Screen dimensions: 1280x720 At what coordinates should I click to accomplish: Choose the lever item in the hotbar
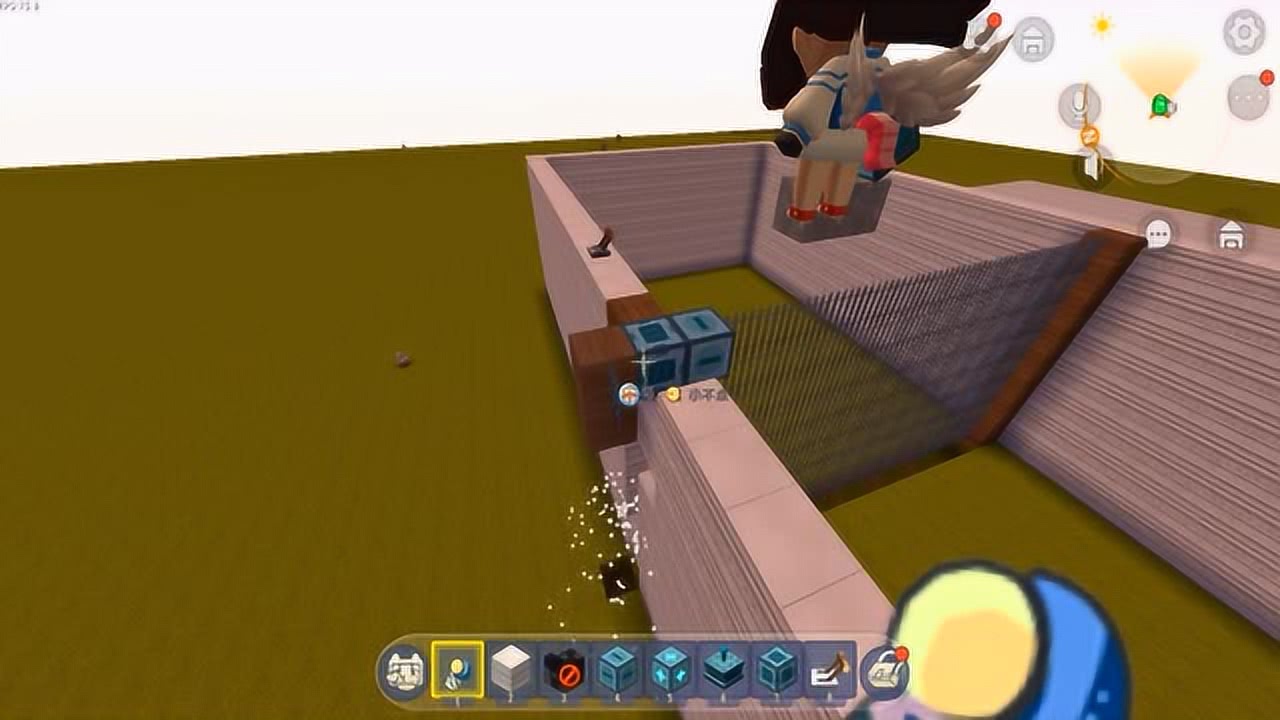point(831,669)
